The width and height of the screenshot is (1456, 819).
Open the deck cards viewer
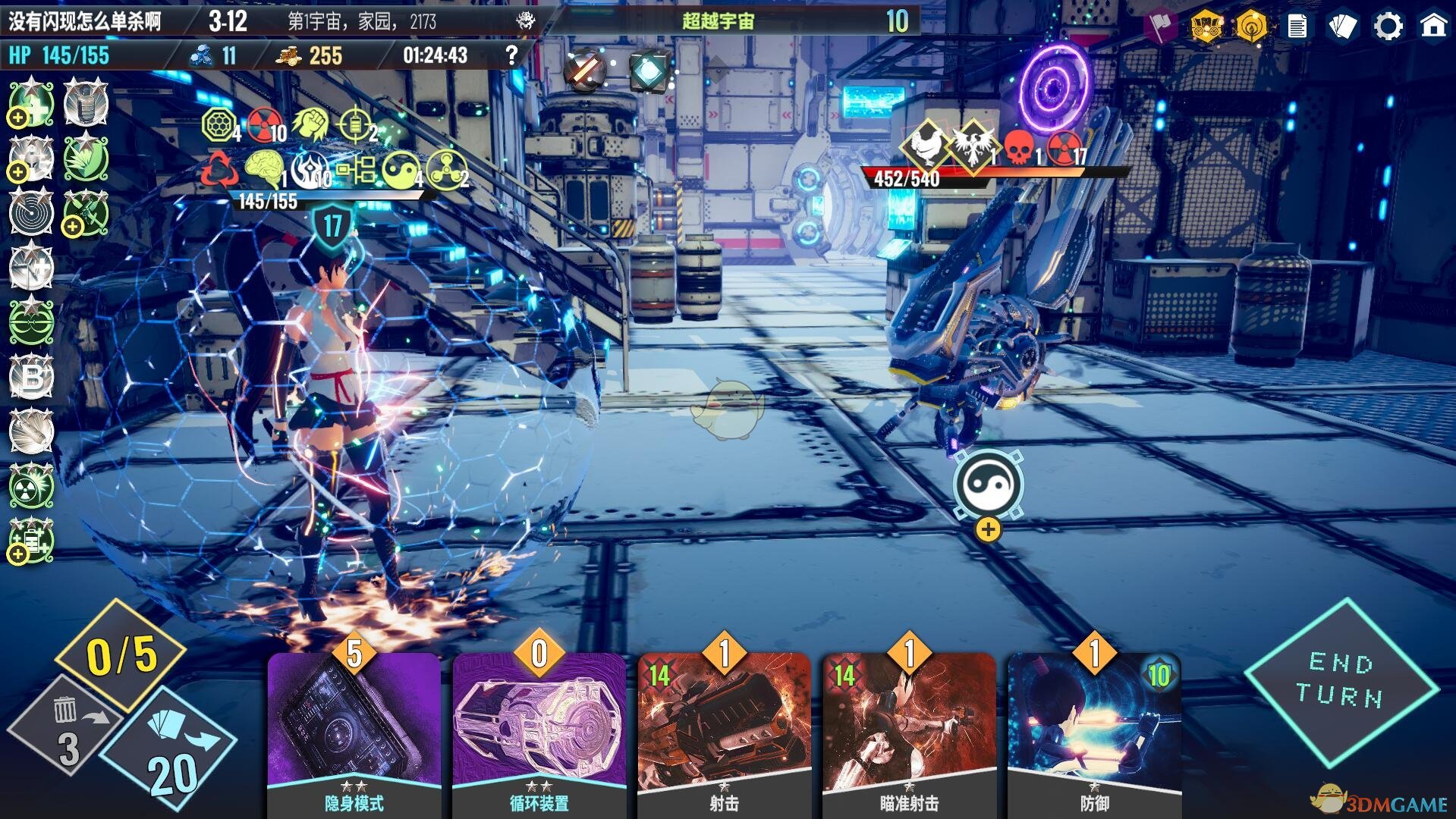click(x=1342, y=27)
